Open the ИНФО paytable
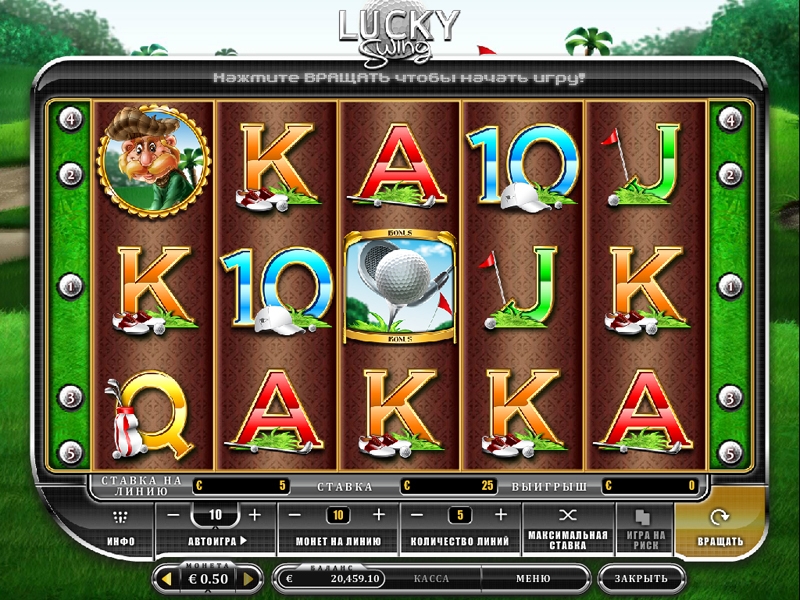This screenshot has width=800, height=600. [121, 527]
